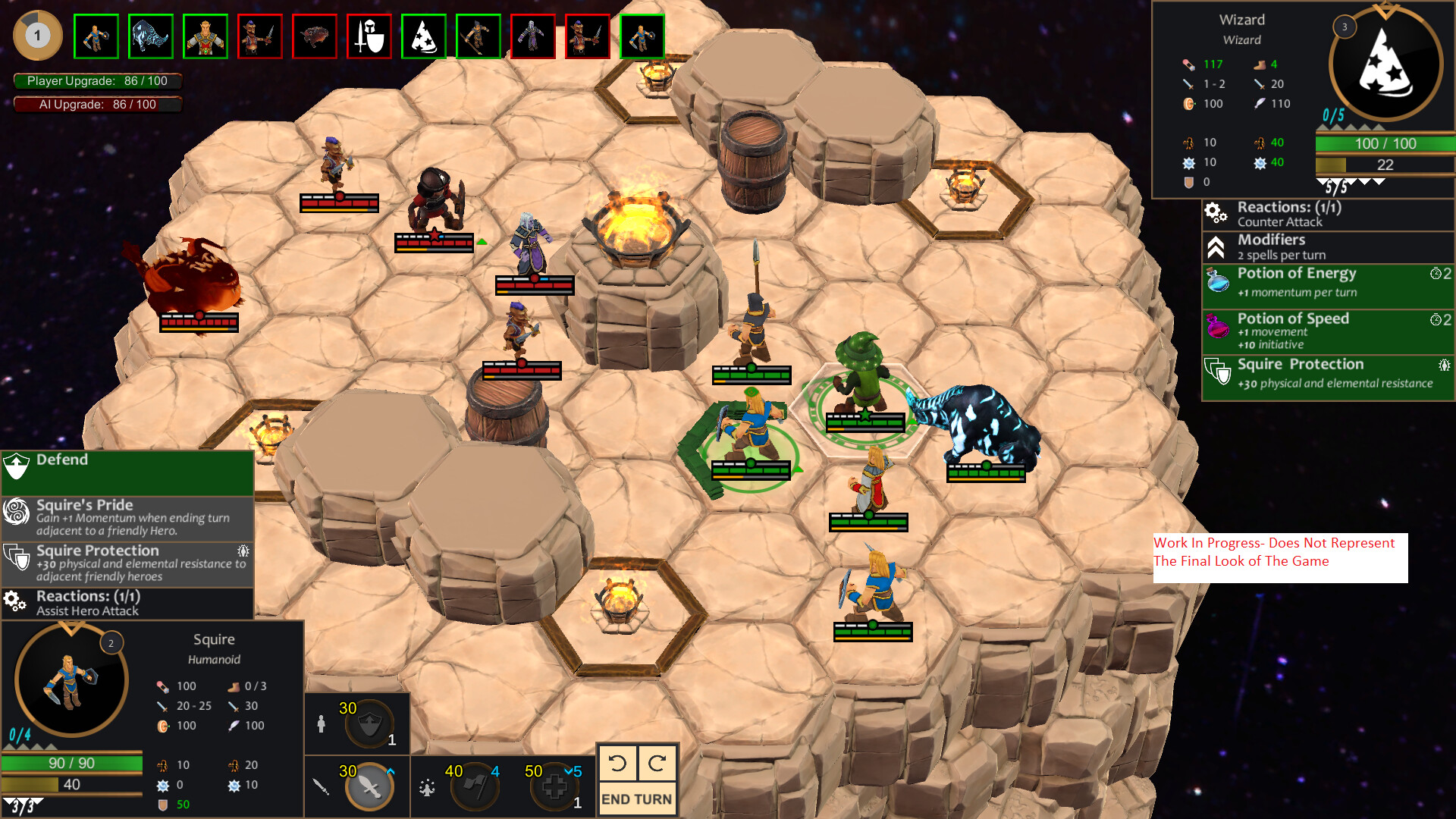Undo the last action
Viewport: 1456px width, 819px height.
(617, 763)
